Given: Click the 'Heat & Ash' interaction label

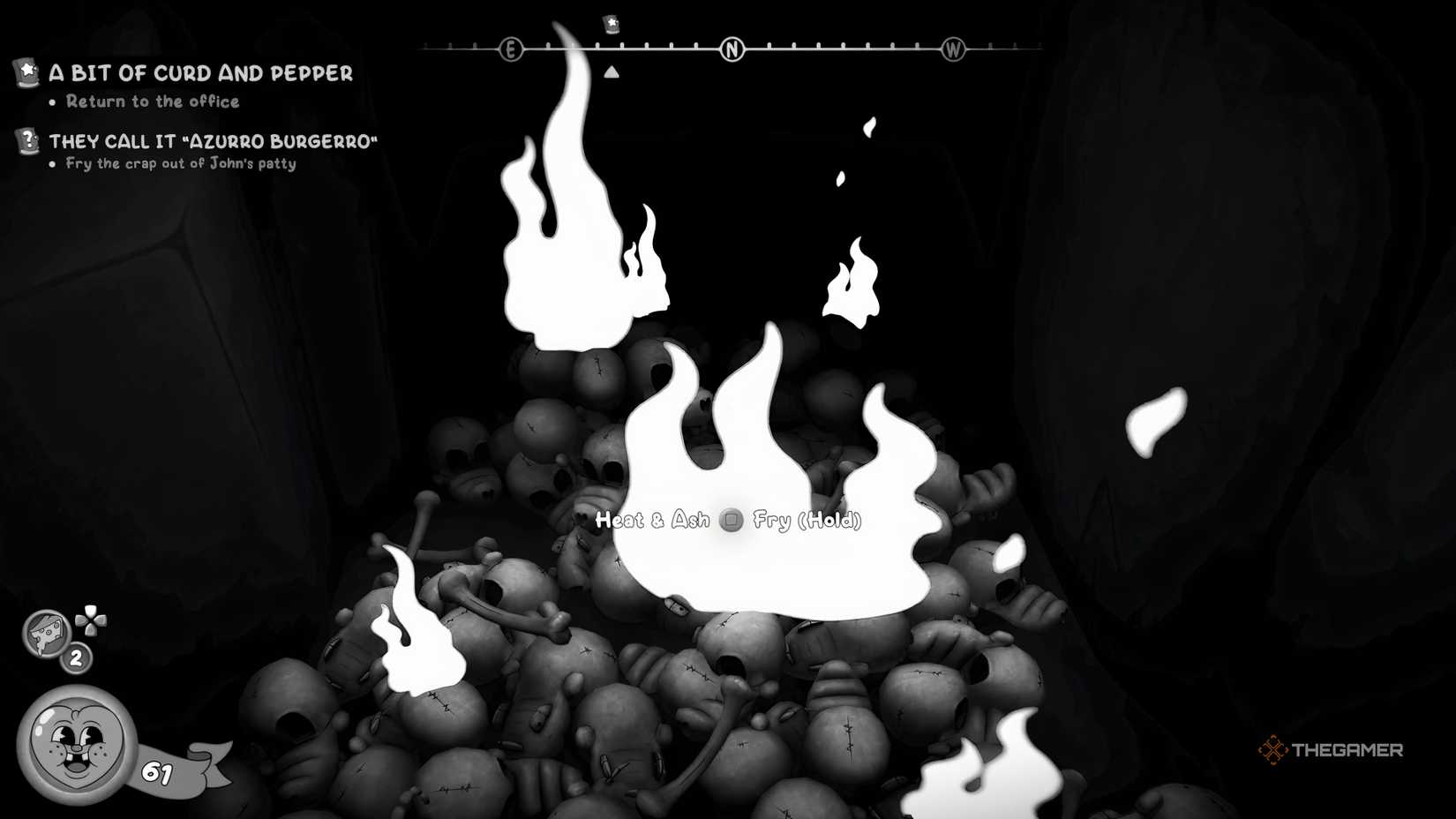Looking at the screenshot, I should tap(653, 521).
